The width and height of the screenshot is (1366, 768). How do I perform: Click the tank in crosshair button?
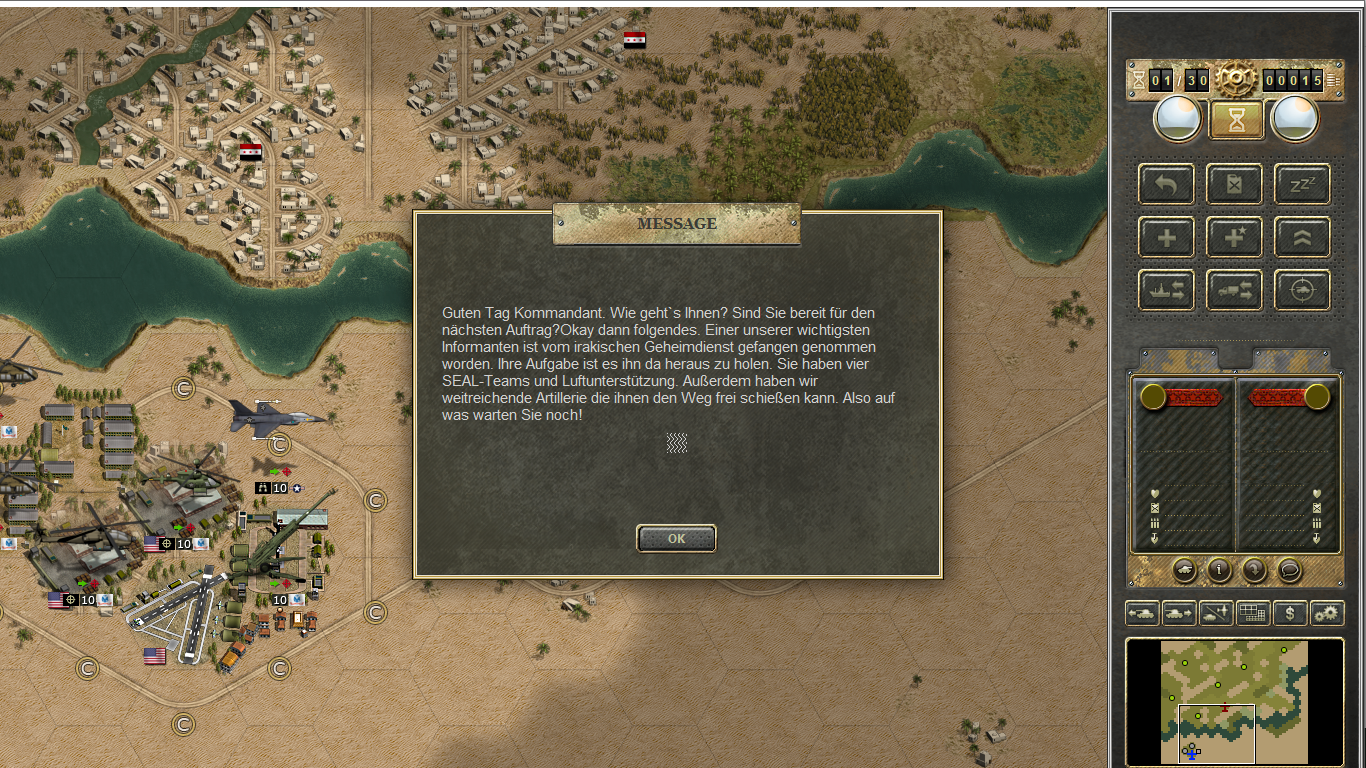click(1301, 290)
